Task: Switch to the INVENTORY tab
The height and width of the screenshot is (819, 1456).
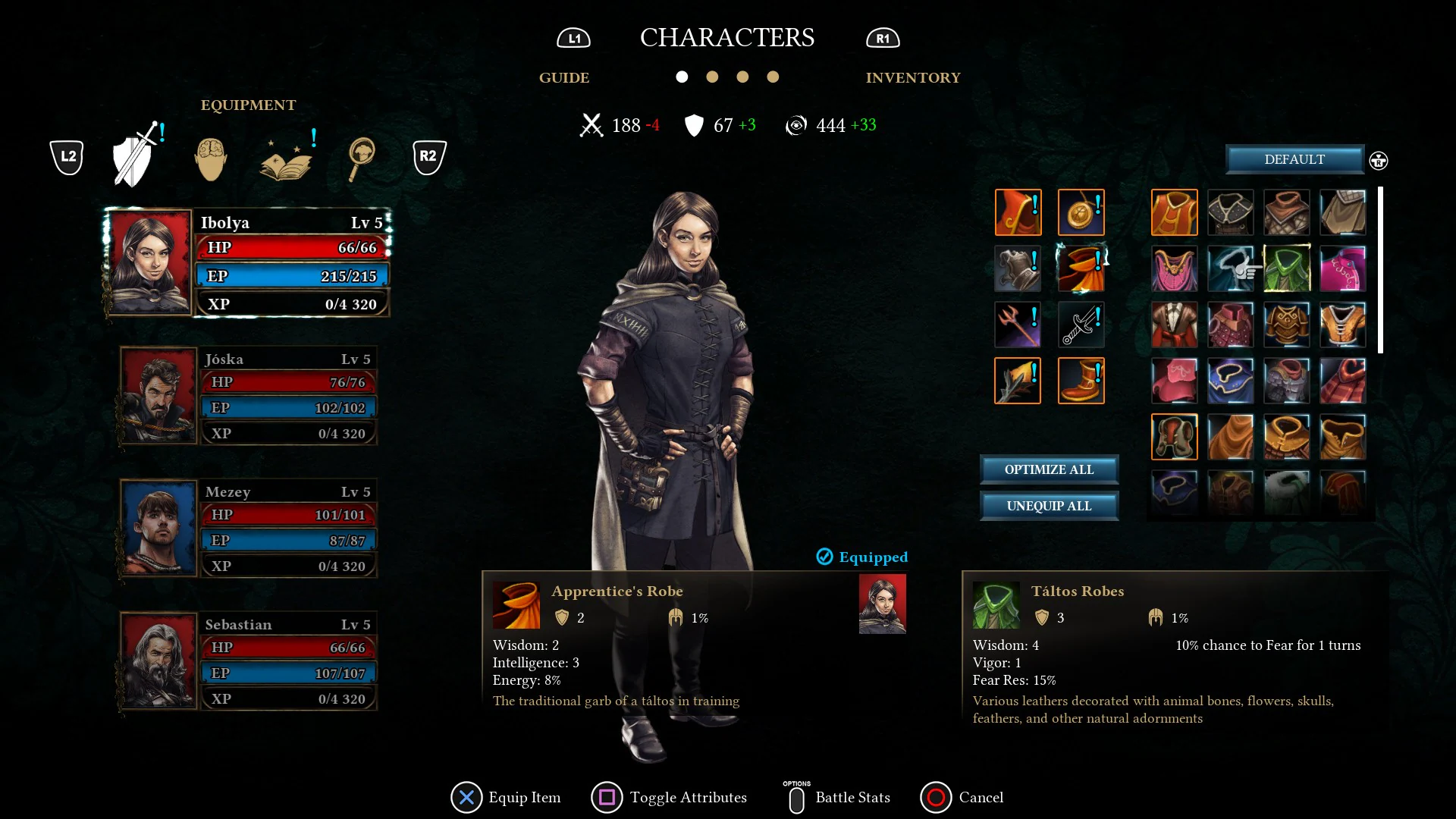Action: [x=913, y=77]
